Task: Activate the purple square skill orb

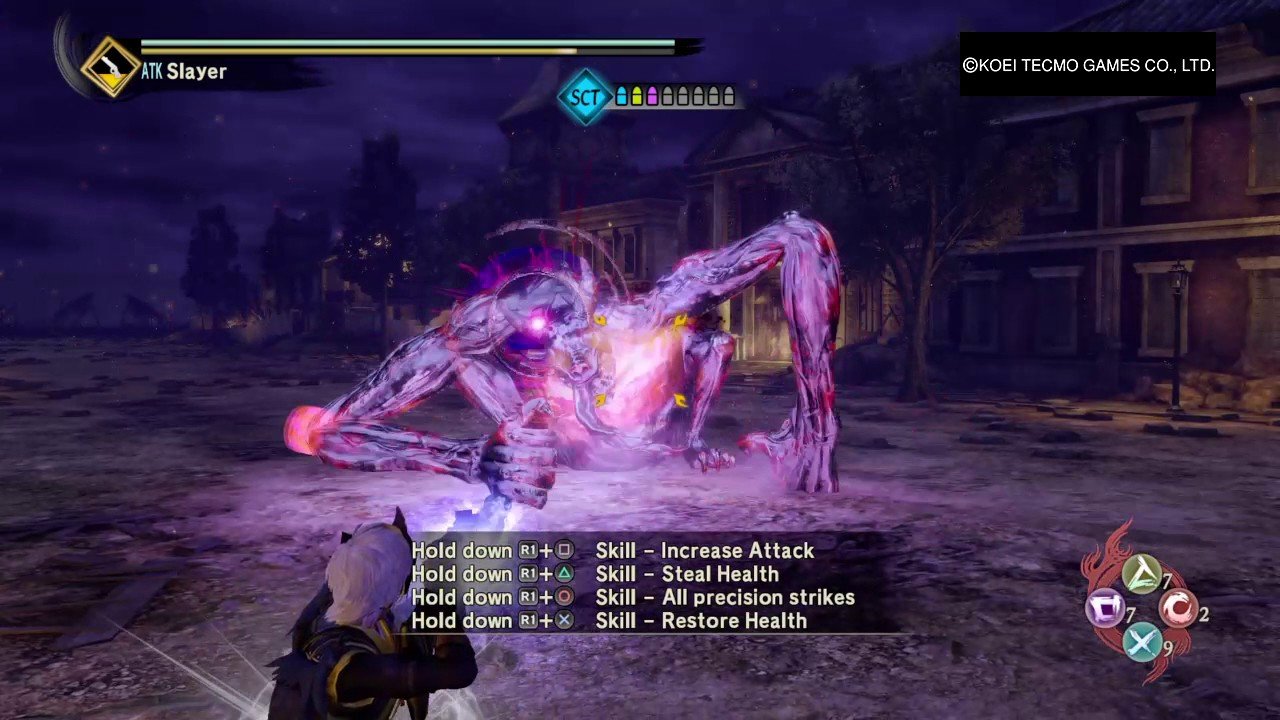Action: click(x=1106, y=609)
